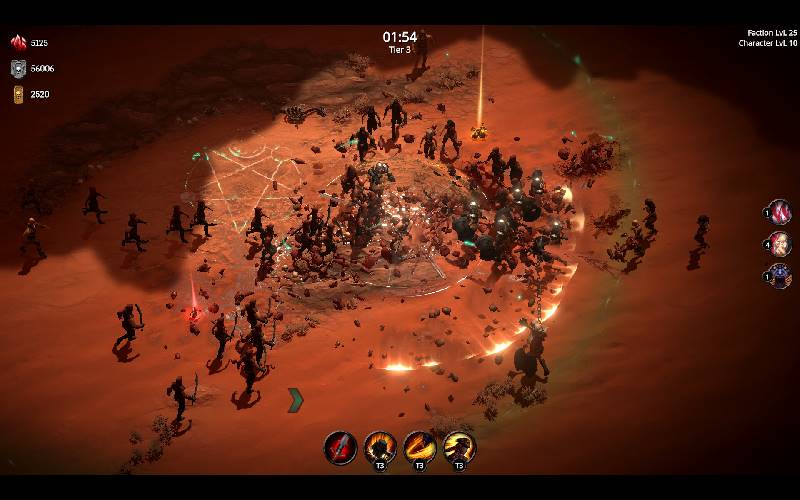Select the red crystal claws buff icon

pos(780,212)
